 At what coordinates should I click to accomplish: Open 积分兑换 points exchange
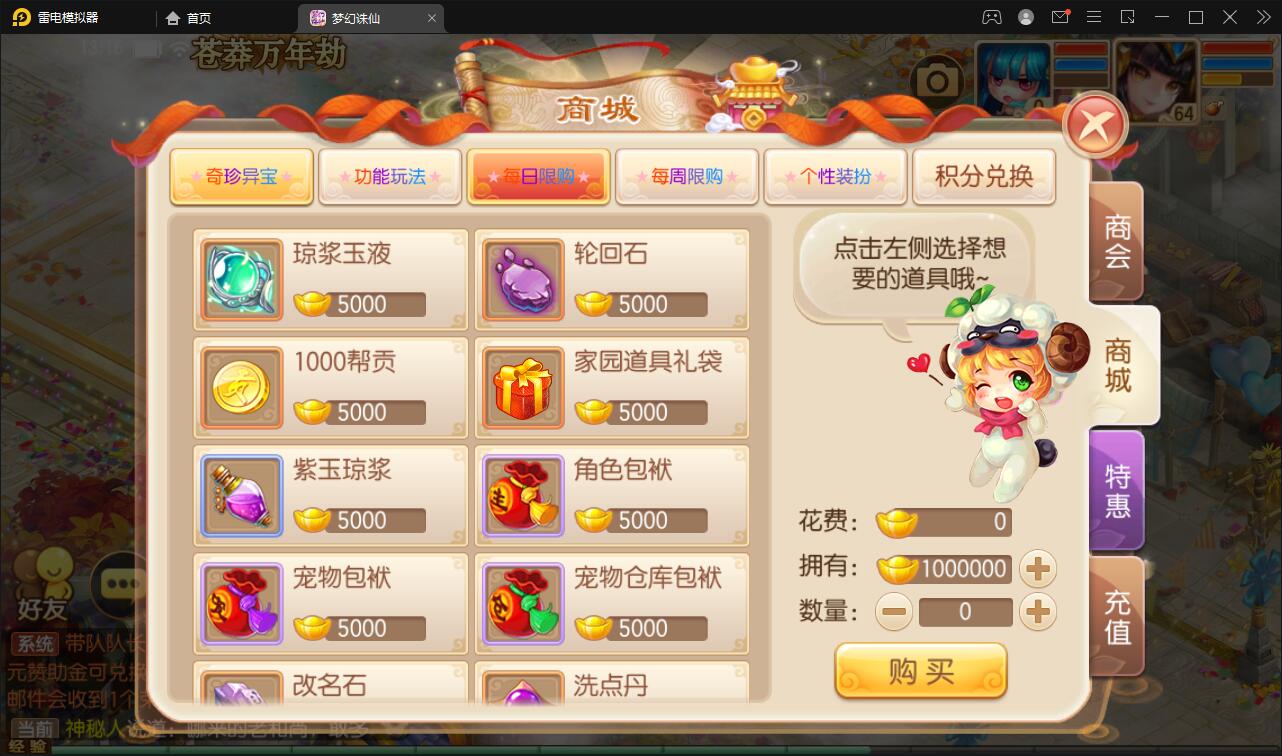click(983, 175)
